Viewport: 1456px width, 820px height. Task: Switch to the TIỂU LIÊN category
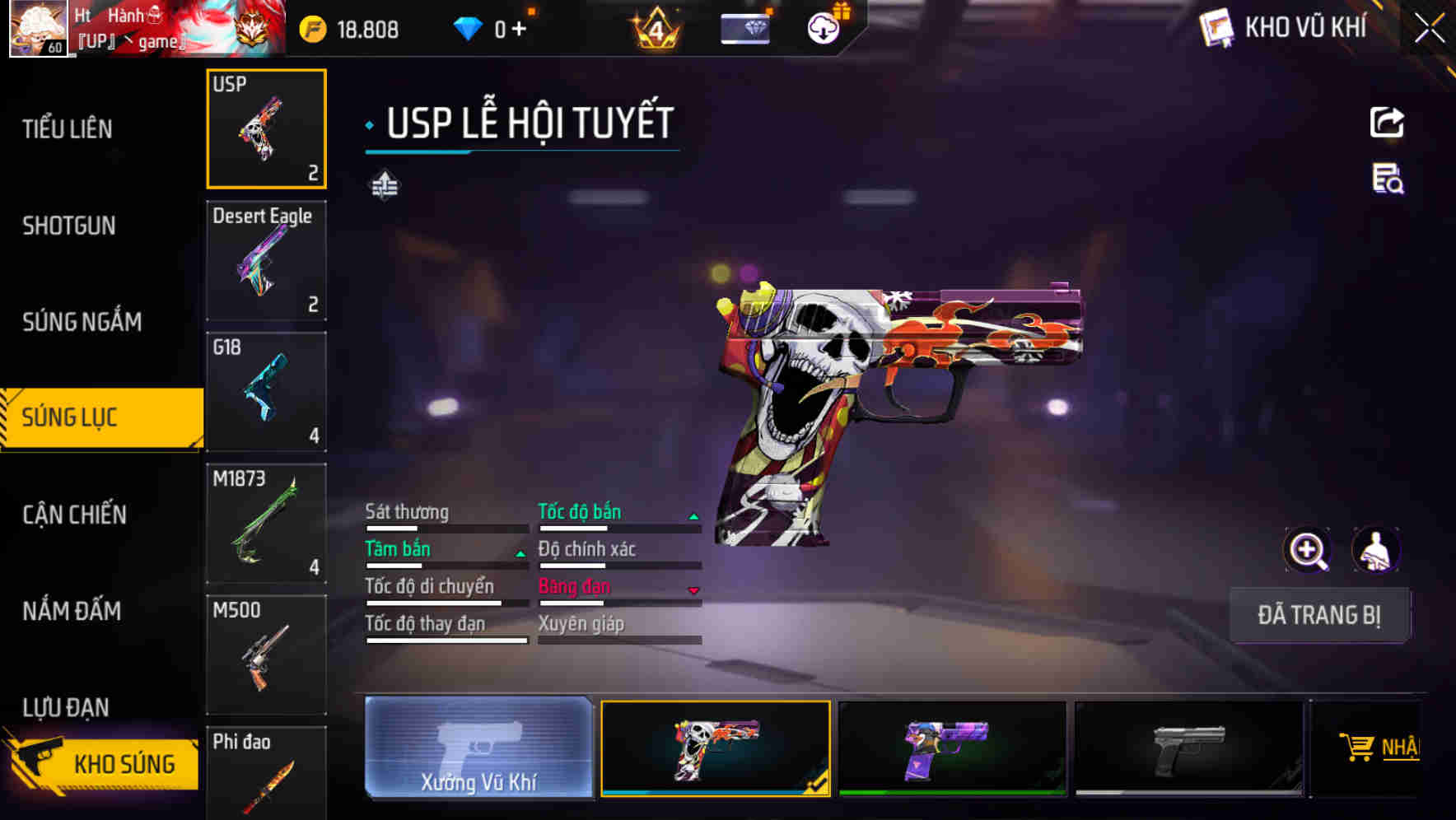click(69, 129)
